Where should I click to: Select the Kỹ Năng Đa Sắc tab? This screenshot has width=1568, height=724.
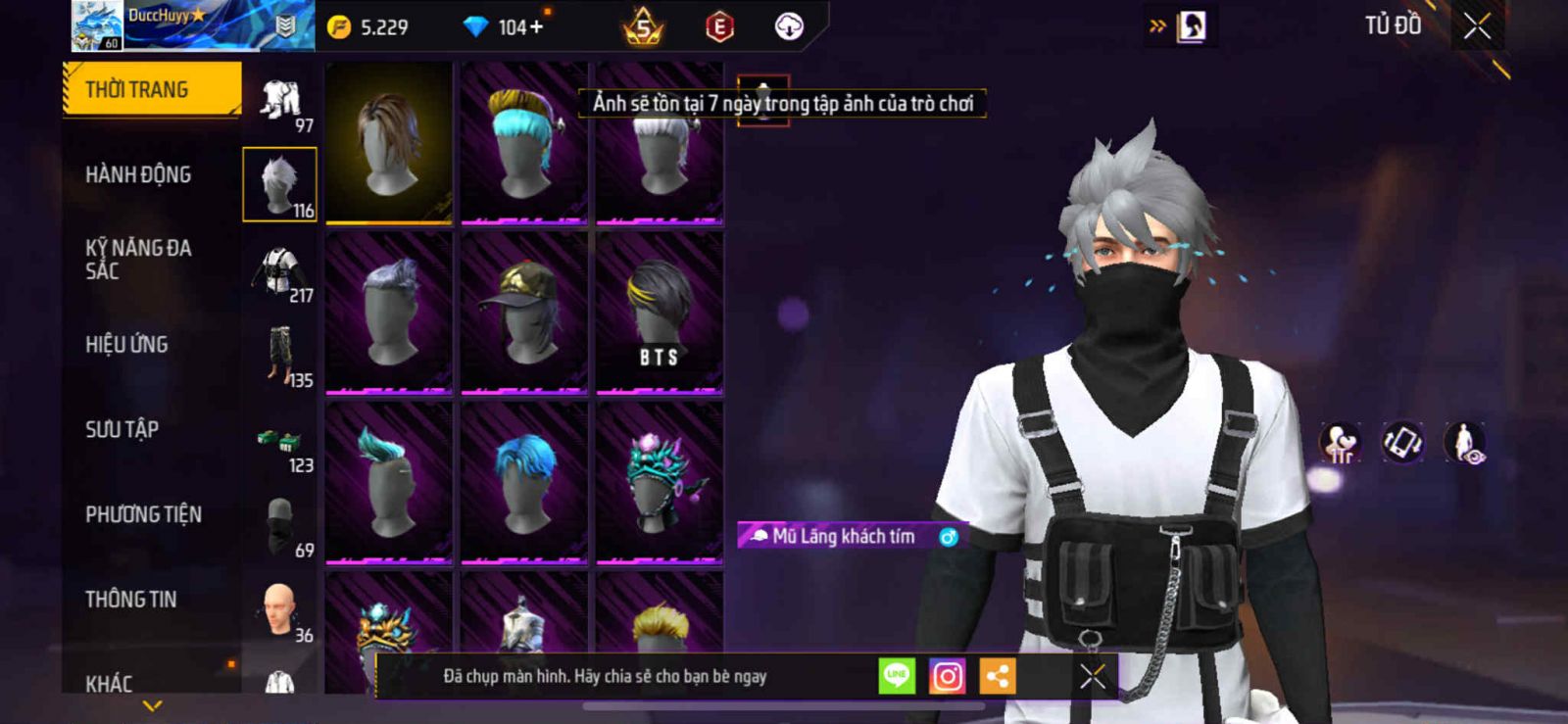click(138, 260)
